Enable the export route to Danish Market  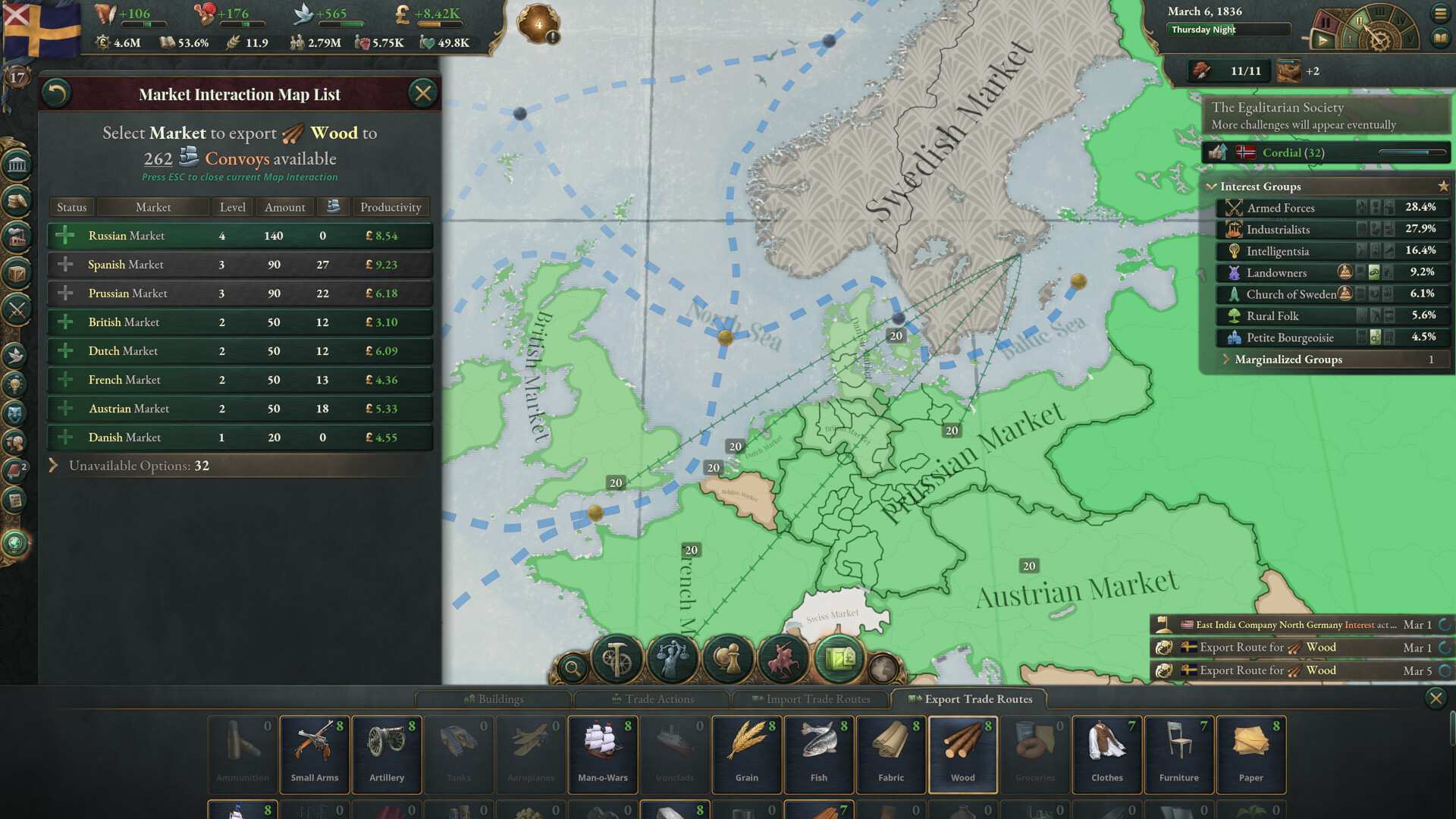pos(64,438)
